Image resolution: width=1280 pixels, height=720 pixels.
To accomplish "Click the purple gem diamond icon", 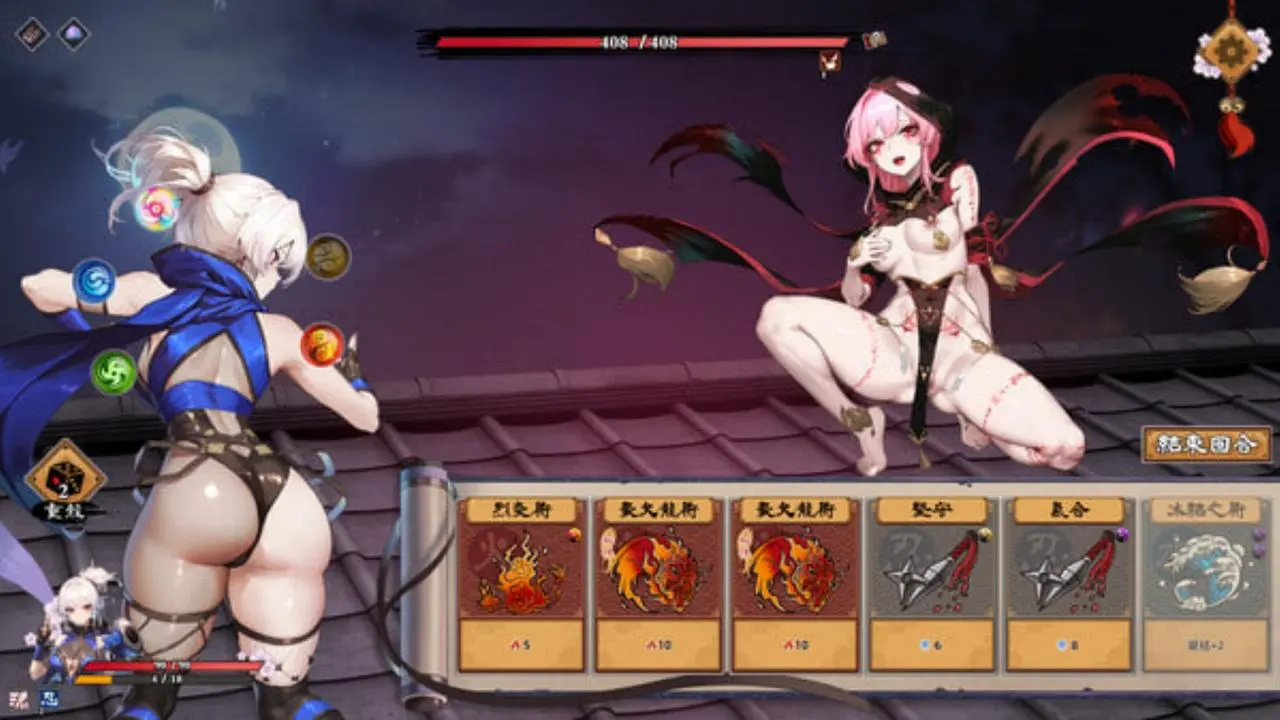I will point(74,35).
